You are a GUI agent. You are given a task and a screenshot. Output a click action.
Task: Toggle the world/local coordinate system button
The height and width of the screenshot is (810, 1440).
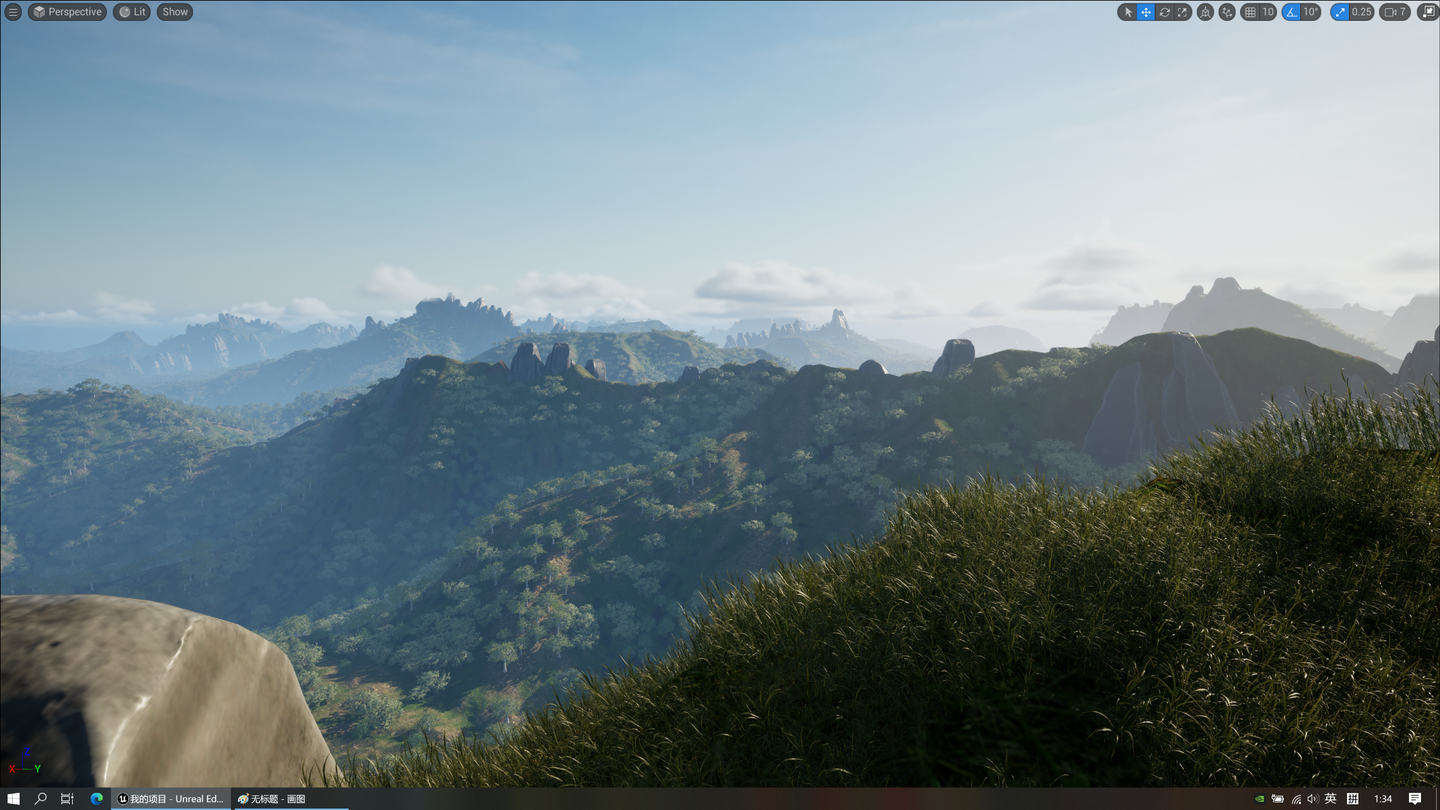pos(1205,12)
